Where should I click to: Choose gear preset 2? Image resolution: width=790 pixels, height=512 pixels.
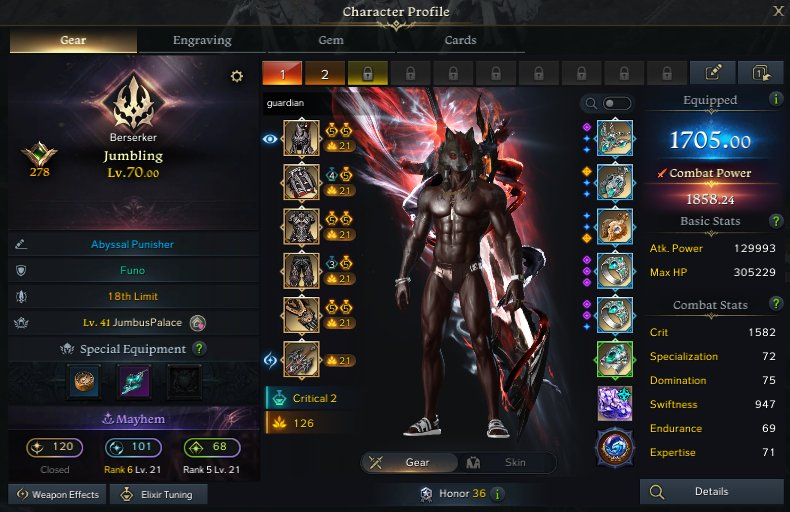tap(325, 73)
